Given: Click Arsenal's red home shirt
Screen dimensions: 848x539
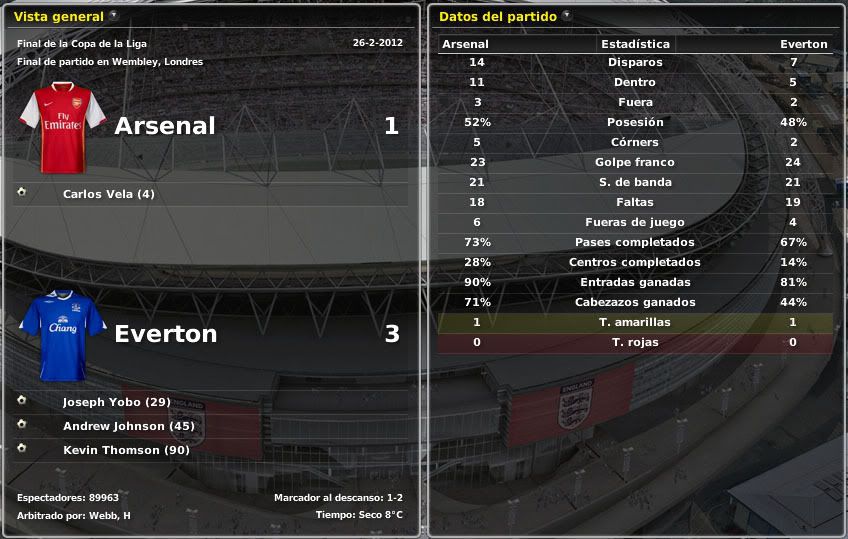Looking at the screenshot, I should (x=63, y=127).
